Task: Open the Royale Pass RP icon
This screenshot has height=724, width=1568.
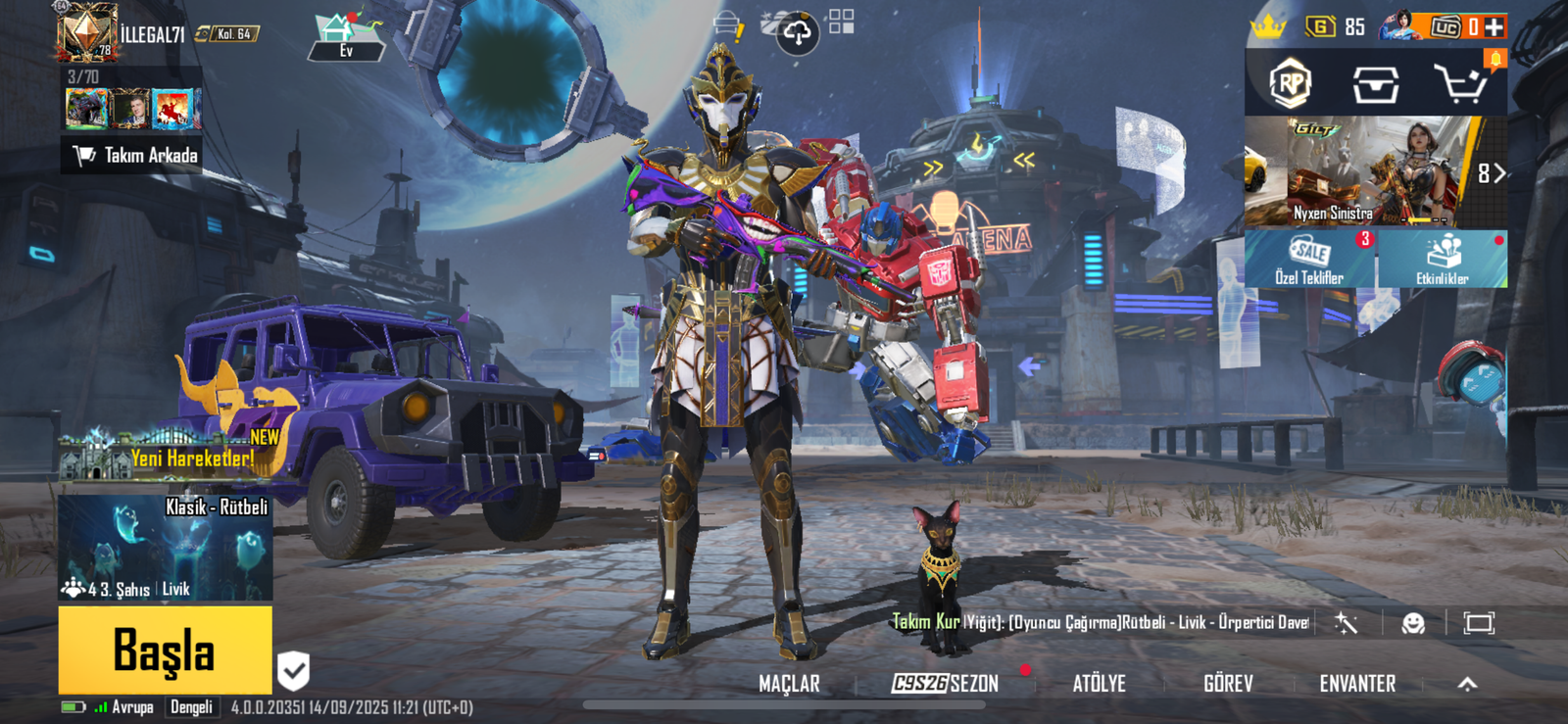Action: pyautogui.click(x=1291, y=84)
